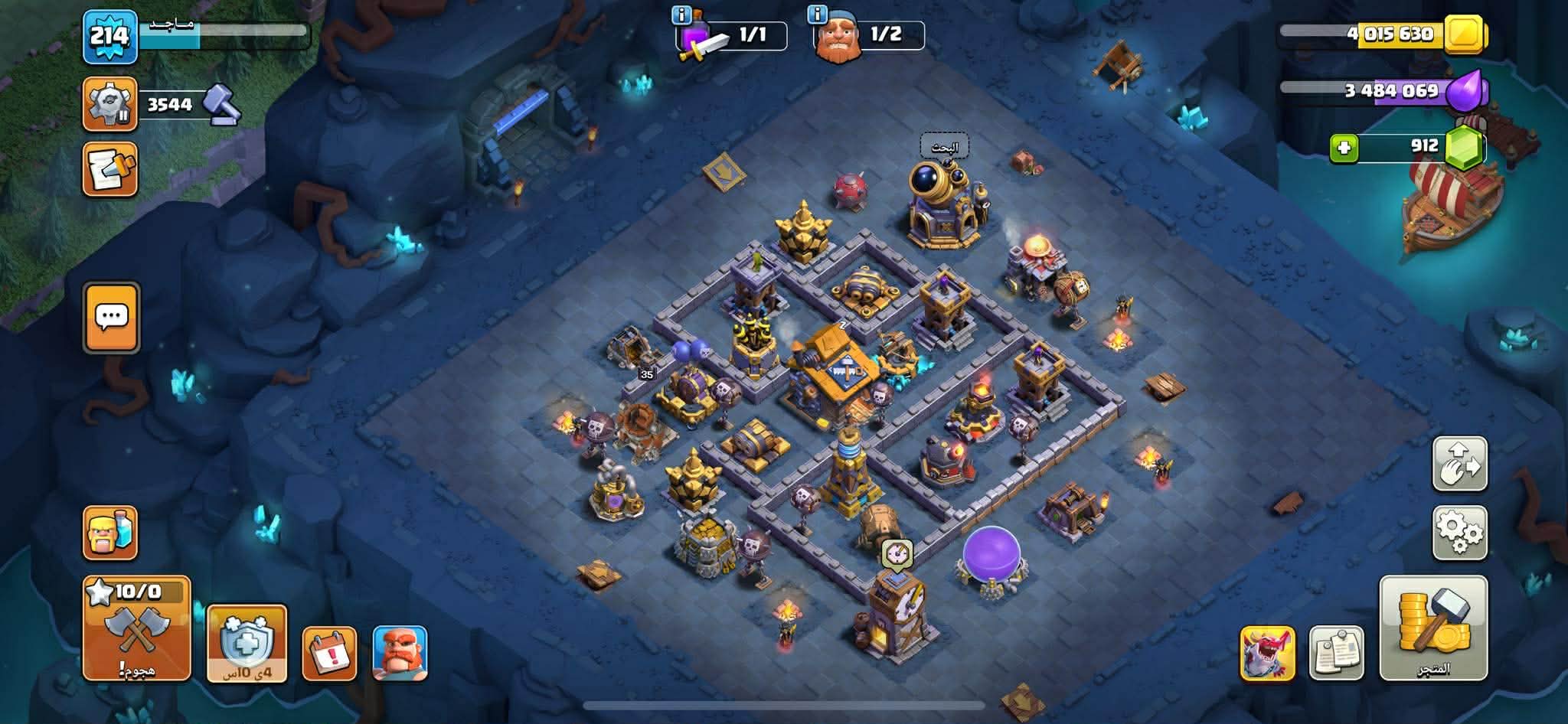
Task: Show info for the Master Builder counter
Action: 818,15
